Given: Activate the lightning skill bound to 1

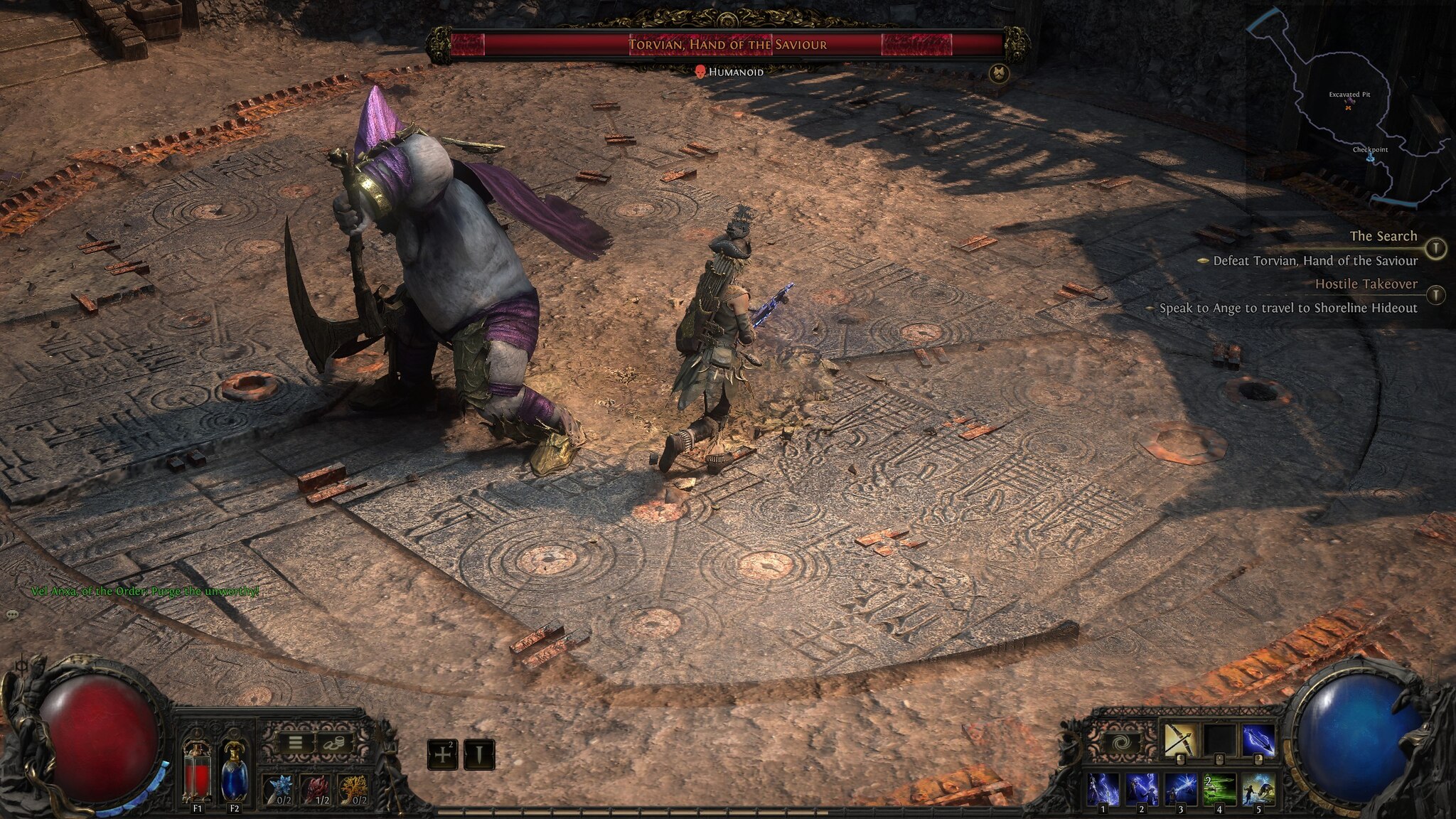Looking at the screenshot, I should click(x=1103, y=789).
